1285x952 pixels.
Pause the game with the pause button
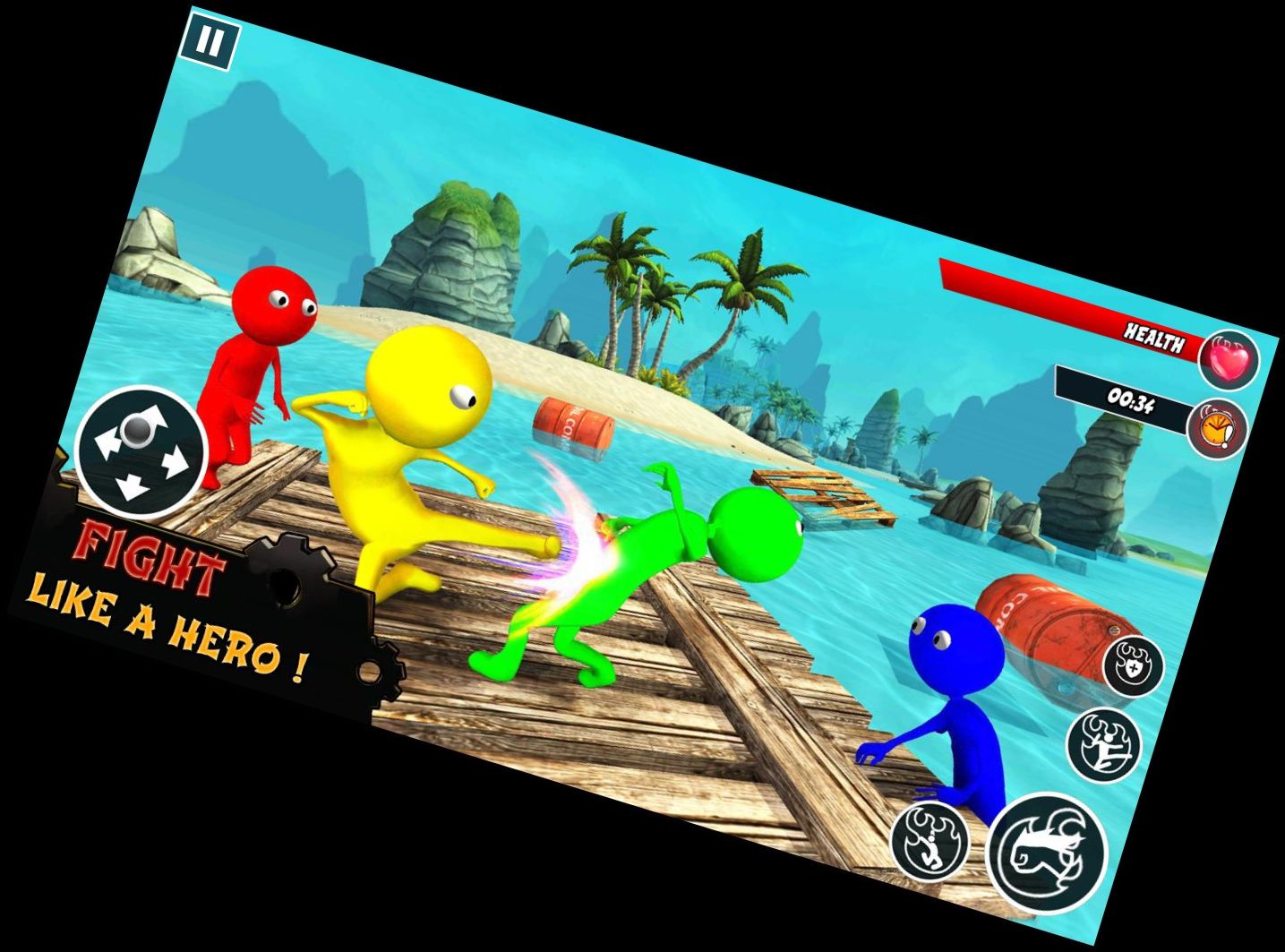[210, 42]
